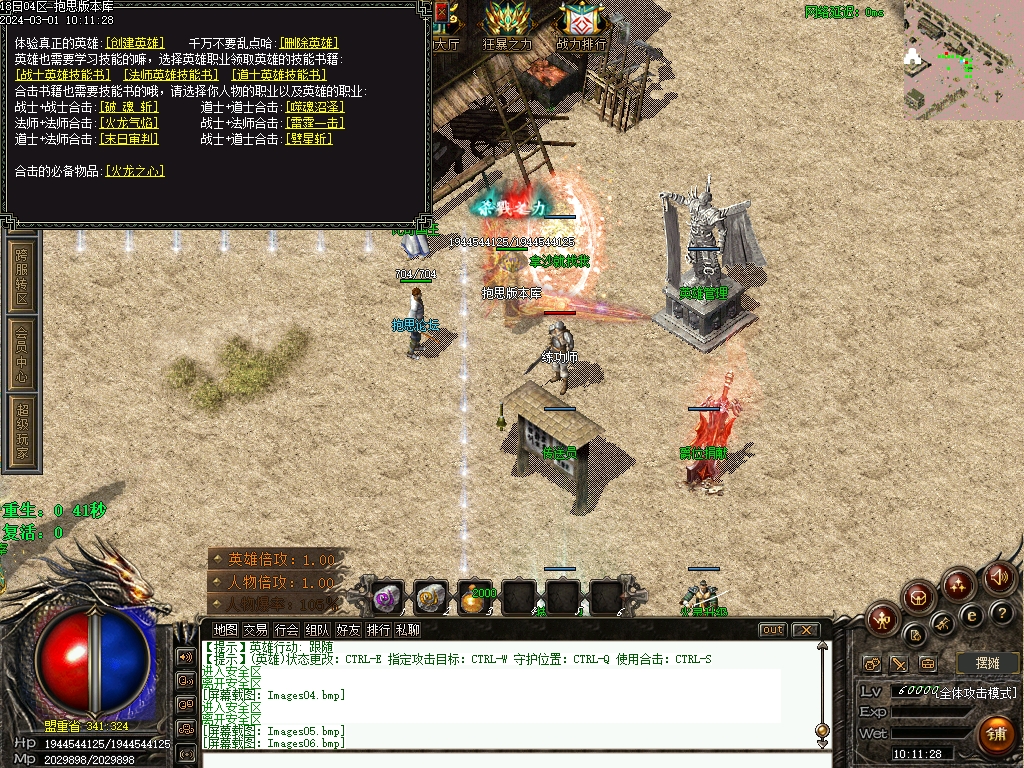Pick the 火龙之心 item link
This screenshot has width=1024, height=768.
coord(135,171)
